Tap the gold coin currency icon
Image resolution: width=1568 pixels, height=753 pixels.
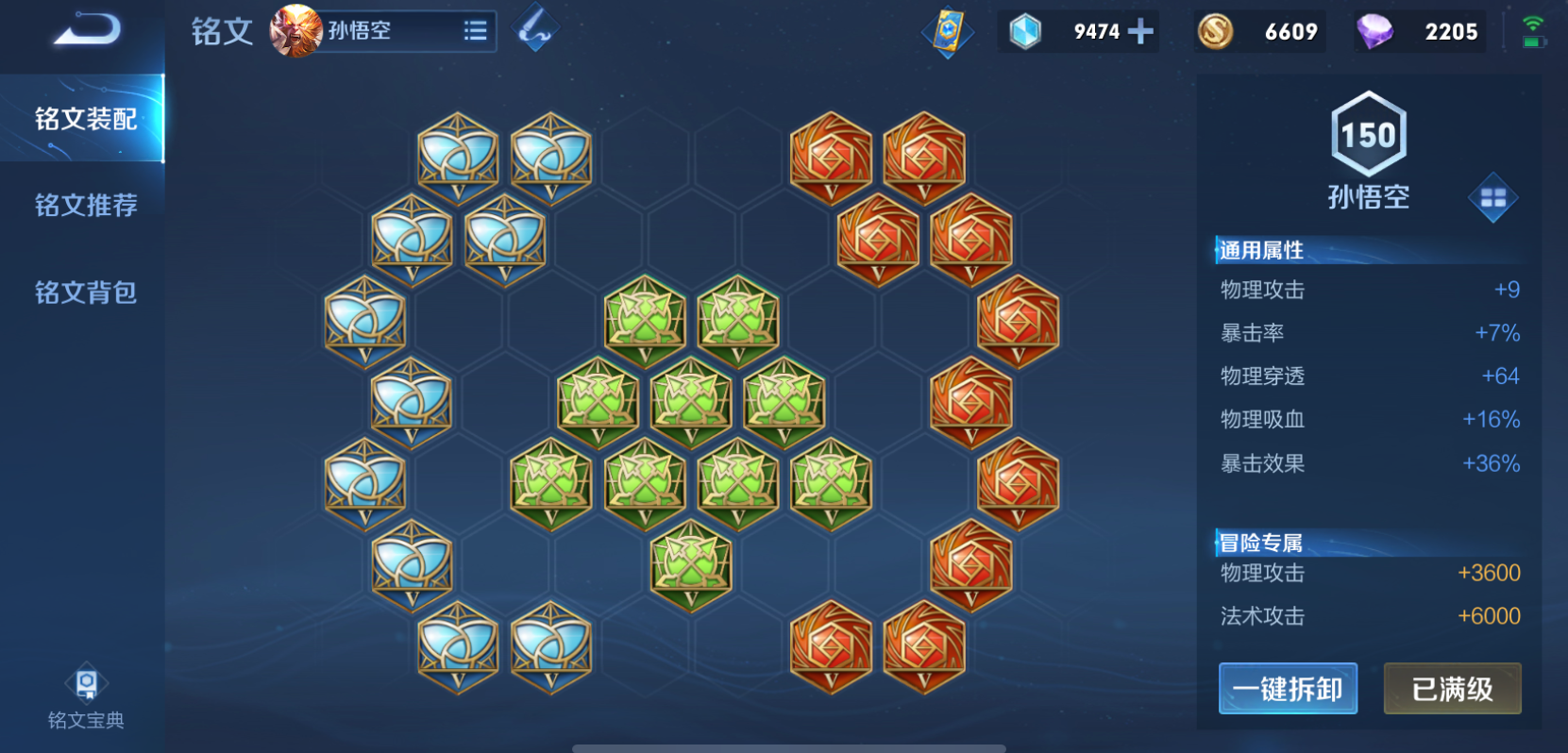click(1216, 31)
